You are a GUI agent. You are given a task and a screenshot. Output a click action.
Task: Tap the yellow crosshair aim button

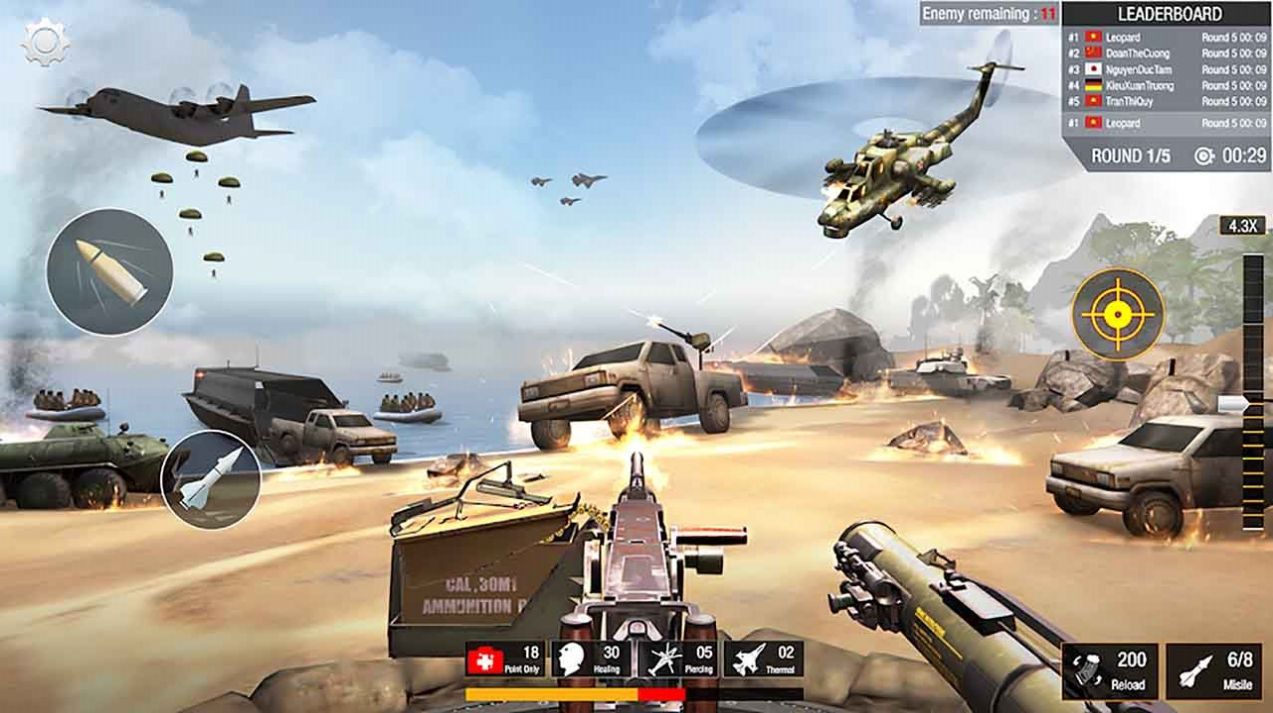[x=1118, y=314]
